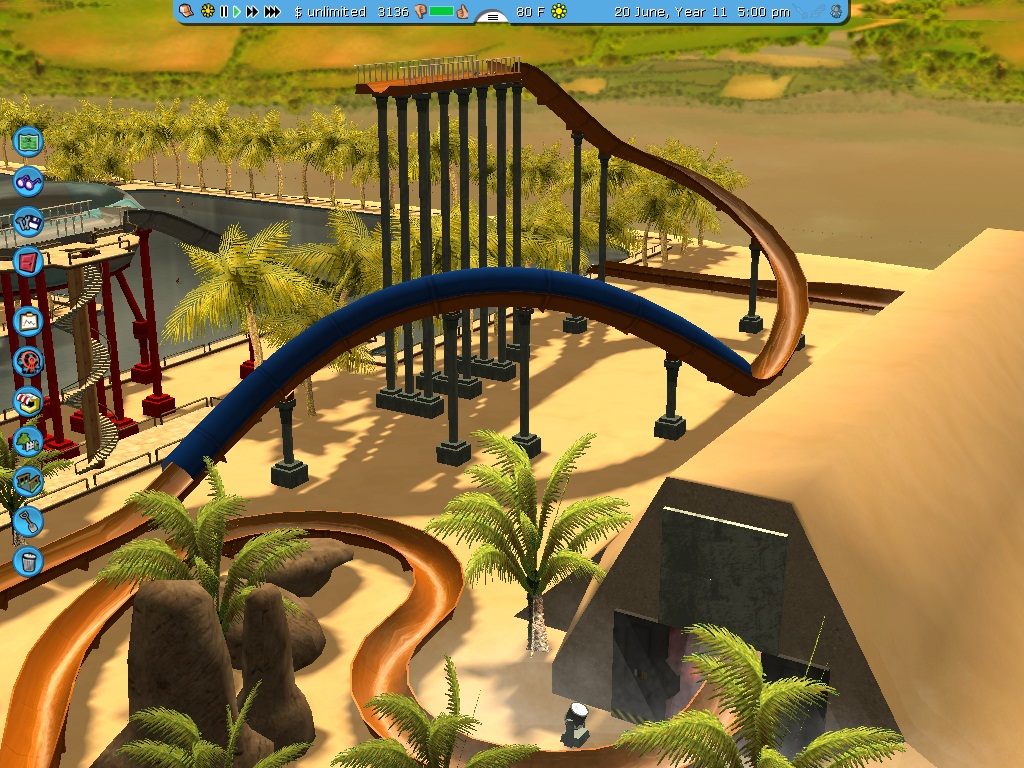Image resolution: width=1024 pixels, height=768 pixels.
Task: Open the finances from unlimited money display
Action: point(330,12)
